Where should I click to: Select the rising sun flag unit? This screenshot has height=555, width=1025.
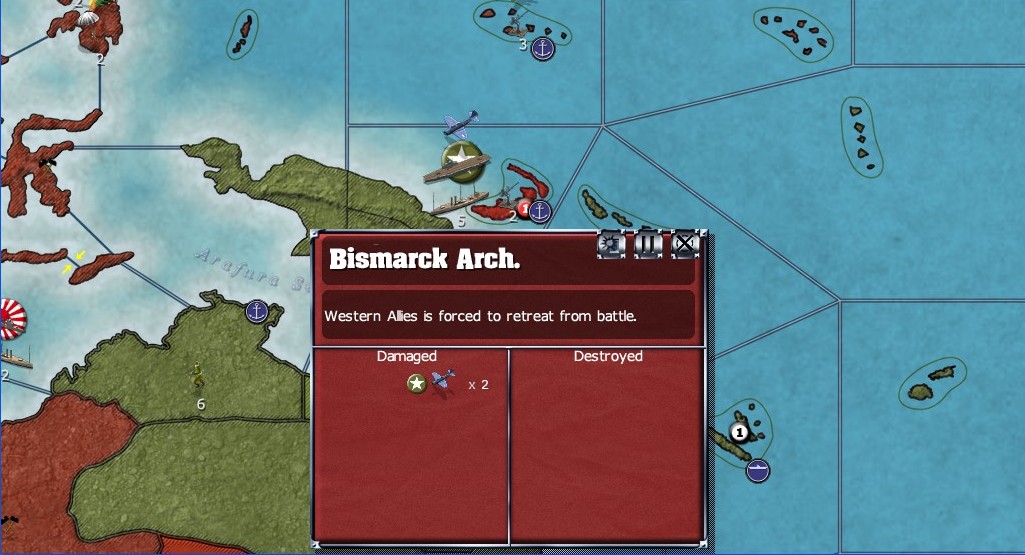[x=10, y=319]
